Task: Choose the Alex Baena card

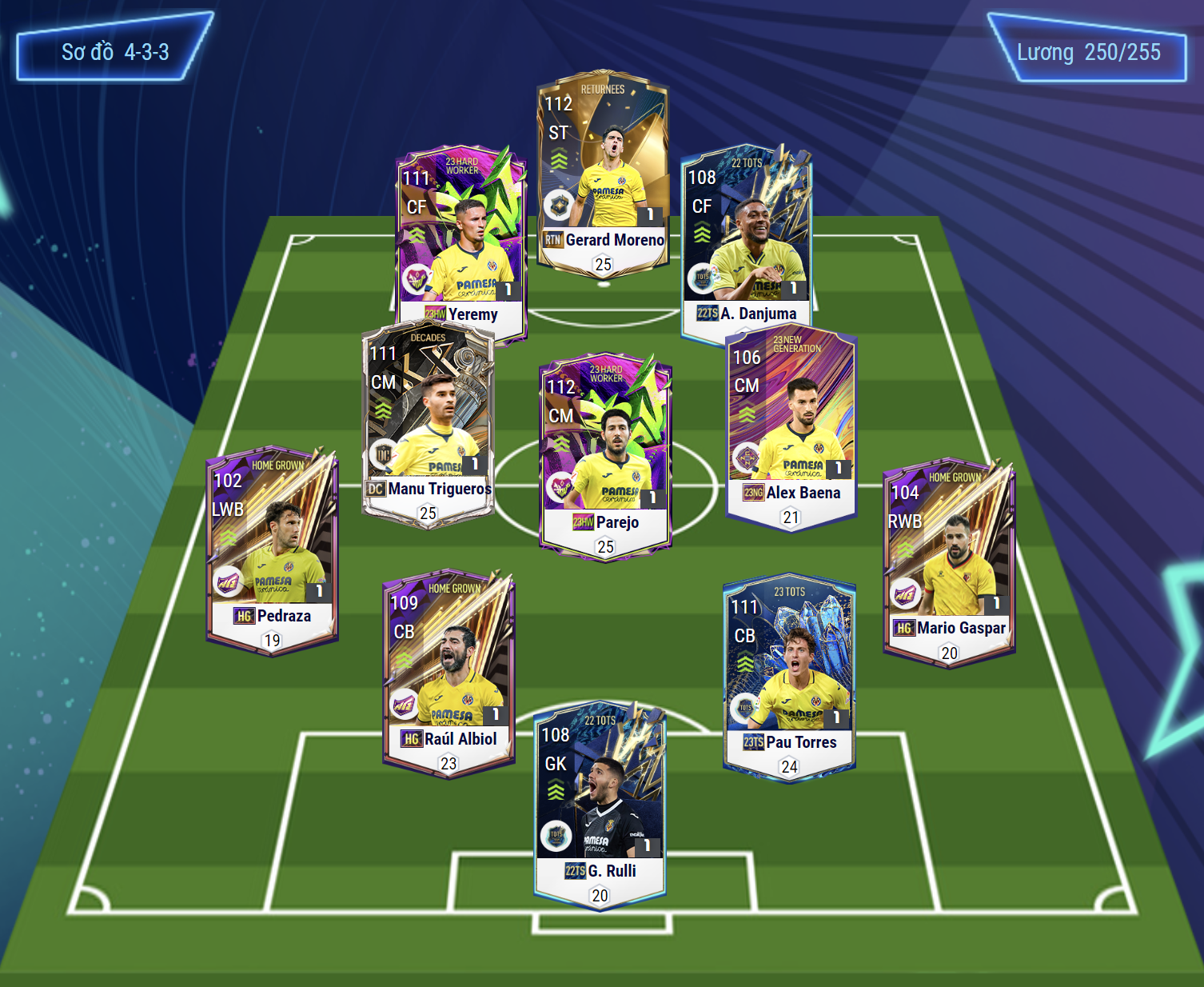Action: click(x=791, y=424)
